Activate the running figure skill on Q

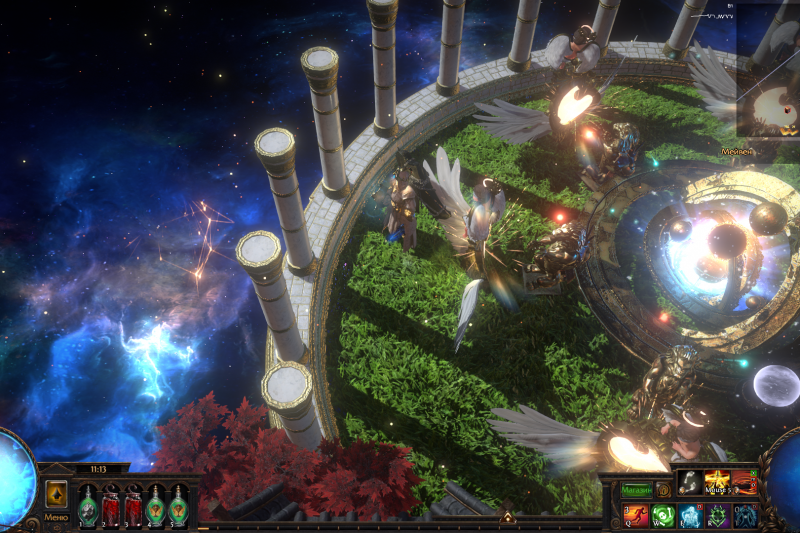tap(635, 516)
